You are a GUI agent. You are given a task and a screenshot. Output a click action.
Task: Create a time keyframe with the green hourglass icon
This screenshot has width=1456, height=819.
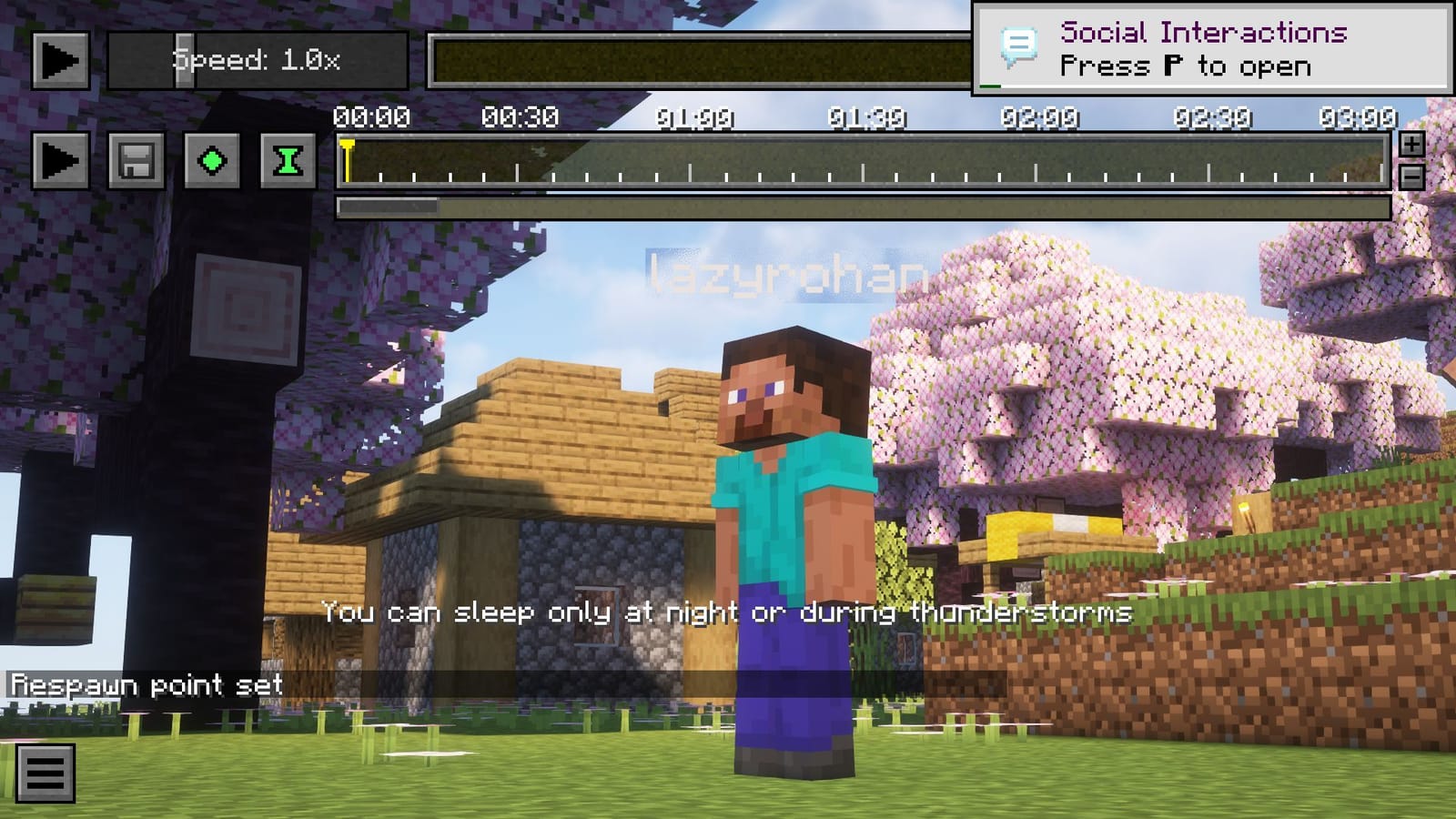pos(288,159)
